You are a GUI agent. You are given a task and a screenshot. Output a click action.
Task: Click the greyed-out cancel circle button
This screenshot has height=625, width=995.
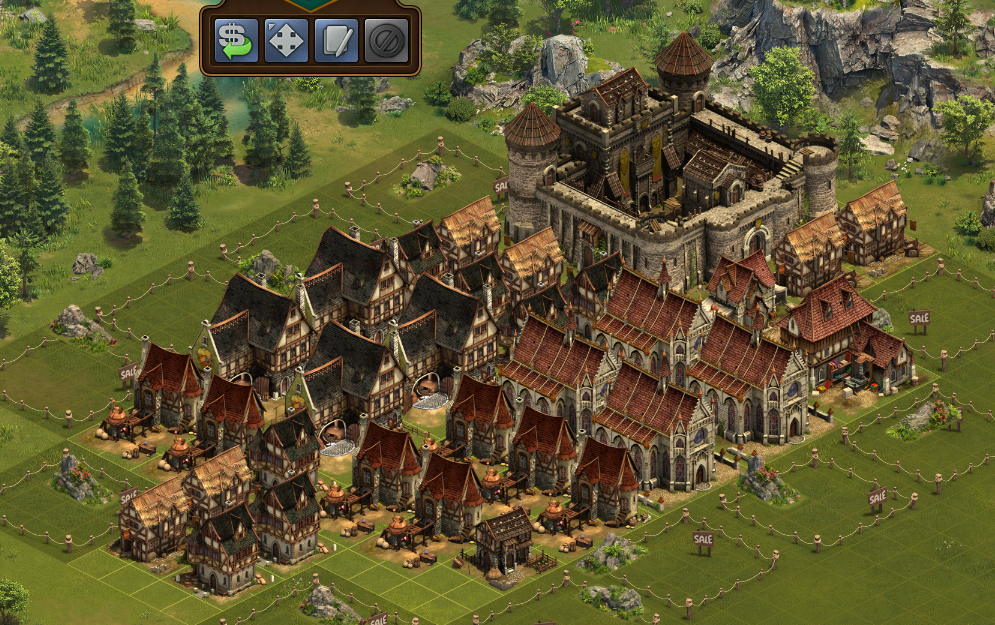tap(386, 41)
